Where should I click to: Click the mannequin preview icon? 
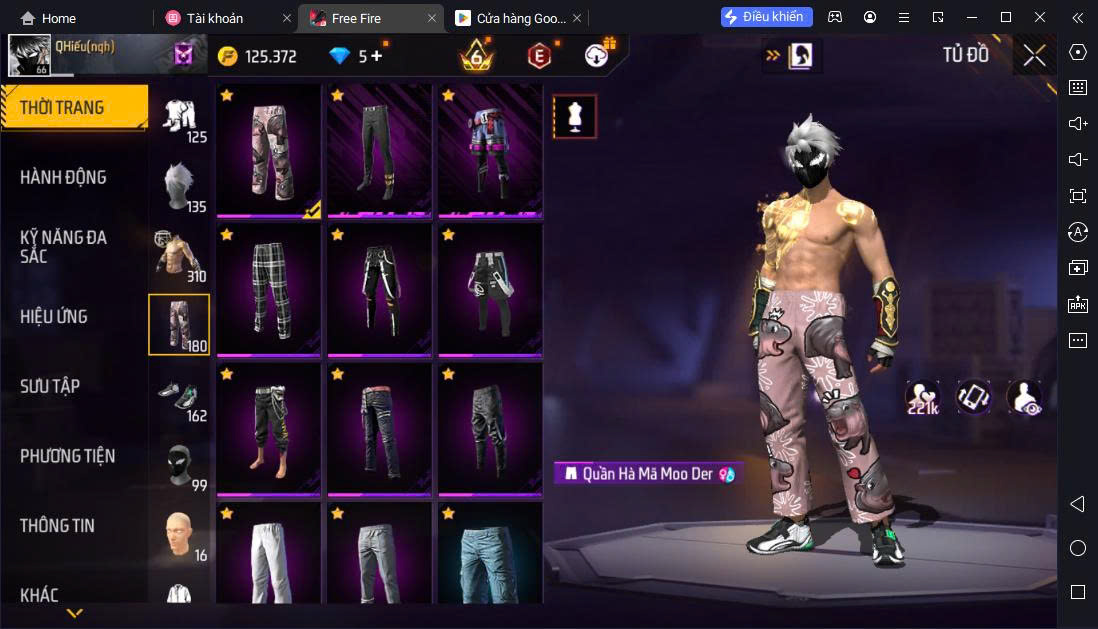point(575,117)
